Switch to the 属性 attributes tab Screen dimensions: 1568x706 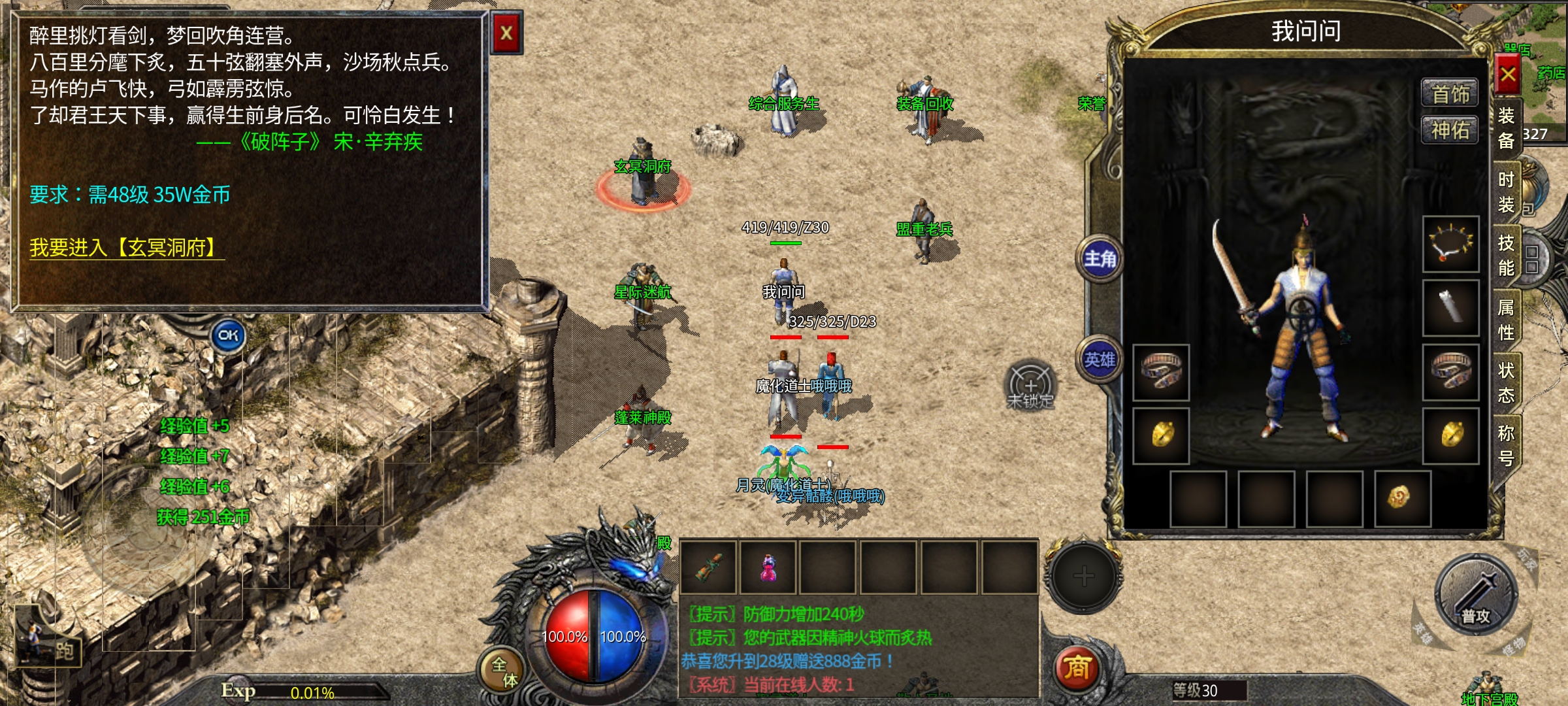pyautogui.click(x=1506, y=319)
